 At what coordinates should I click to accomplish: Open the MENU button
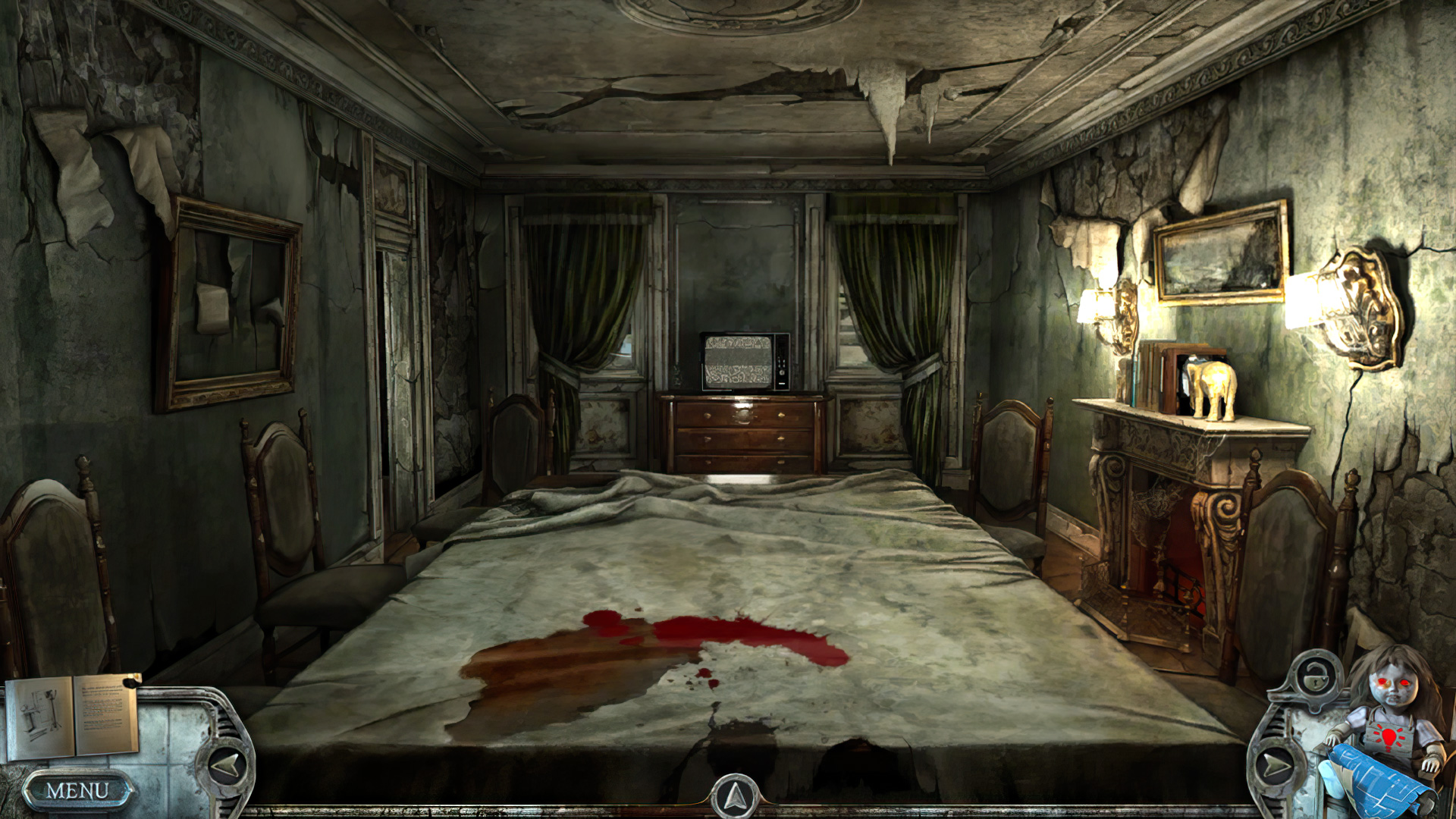pyautogui.click(x=77, y=791)
